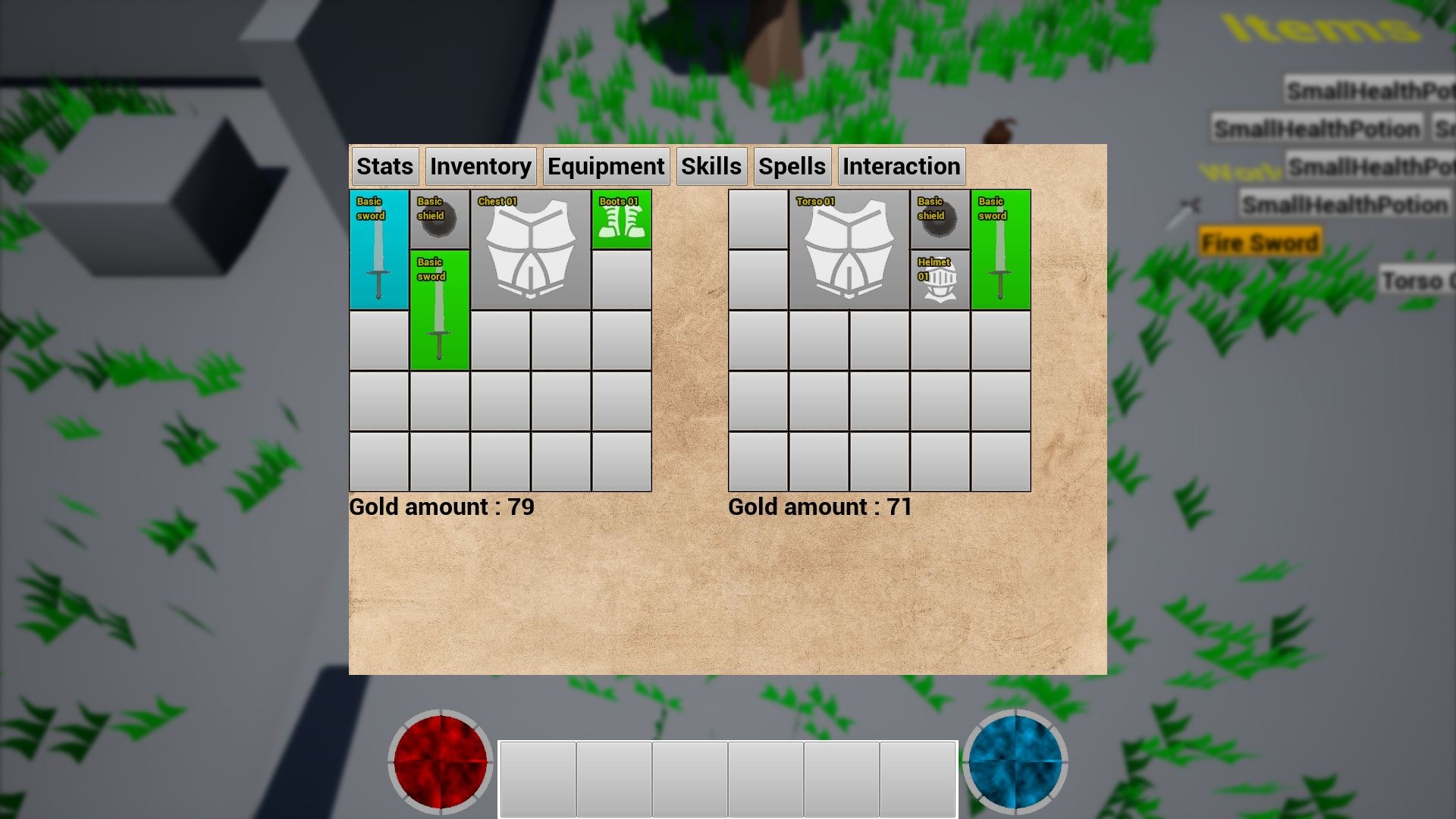Image resolution: width=1456 pixels, height=819 pixels.
Task: Select the Torso 01 armor in the right inventory
Action: tap(848, 250)
